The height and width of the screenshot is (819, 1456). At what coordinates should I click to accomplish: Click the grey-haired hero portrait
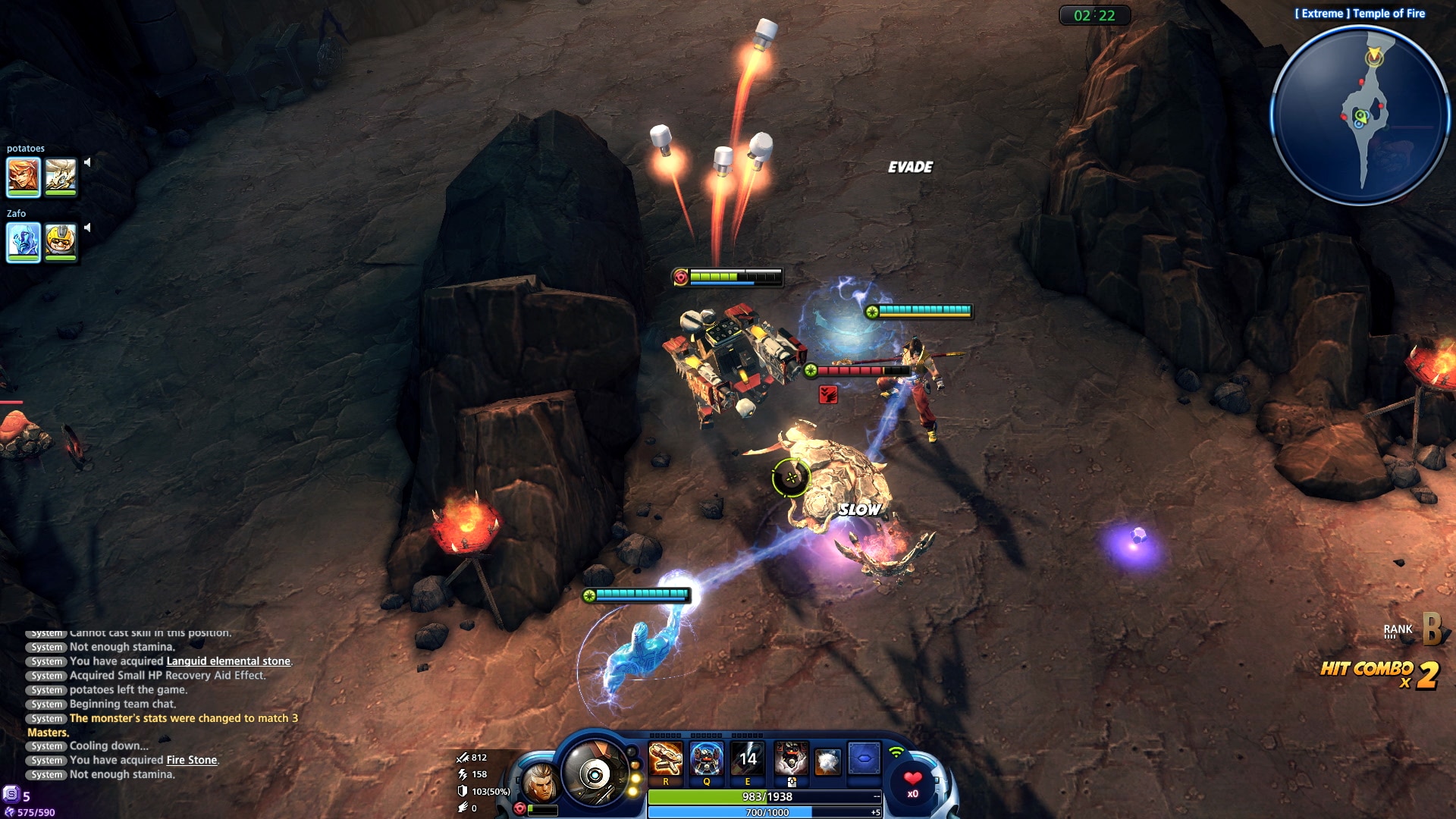(x=540, y=784)
